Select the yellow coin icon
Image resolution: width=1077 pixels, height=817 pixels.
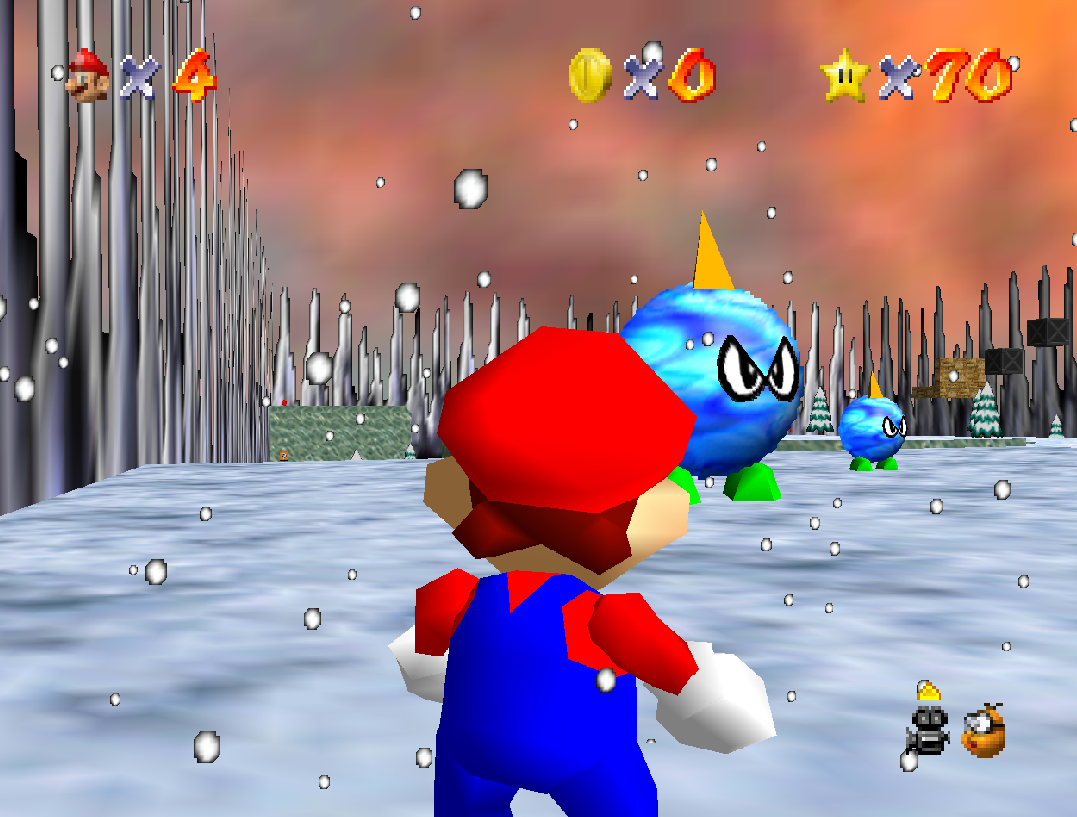(x=590, y=75)
